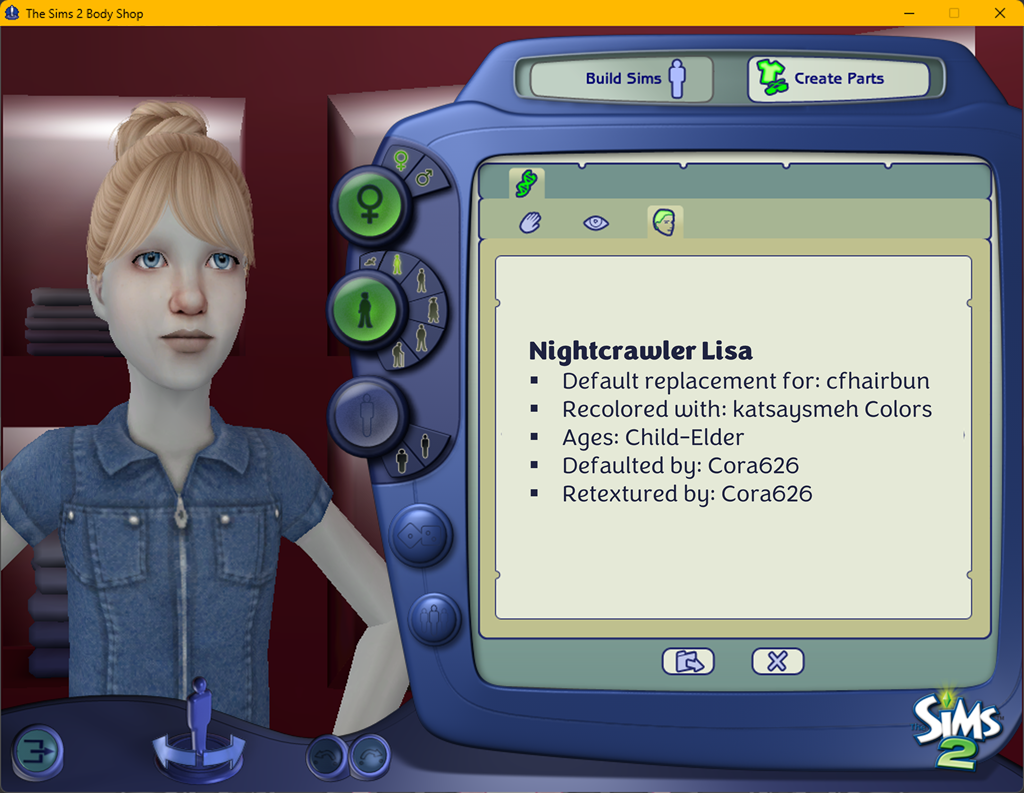This screenshot has height=793, width=1024.
Task: Open the Create Parts section
Action: [x=838, y=78]
